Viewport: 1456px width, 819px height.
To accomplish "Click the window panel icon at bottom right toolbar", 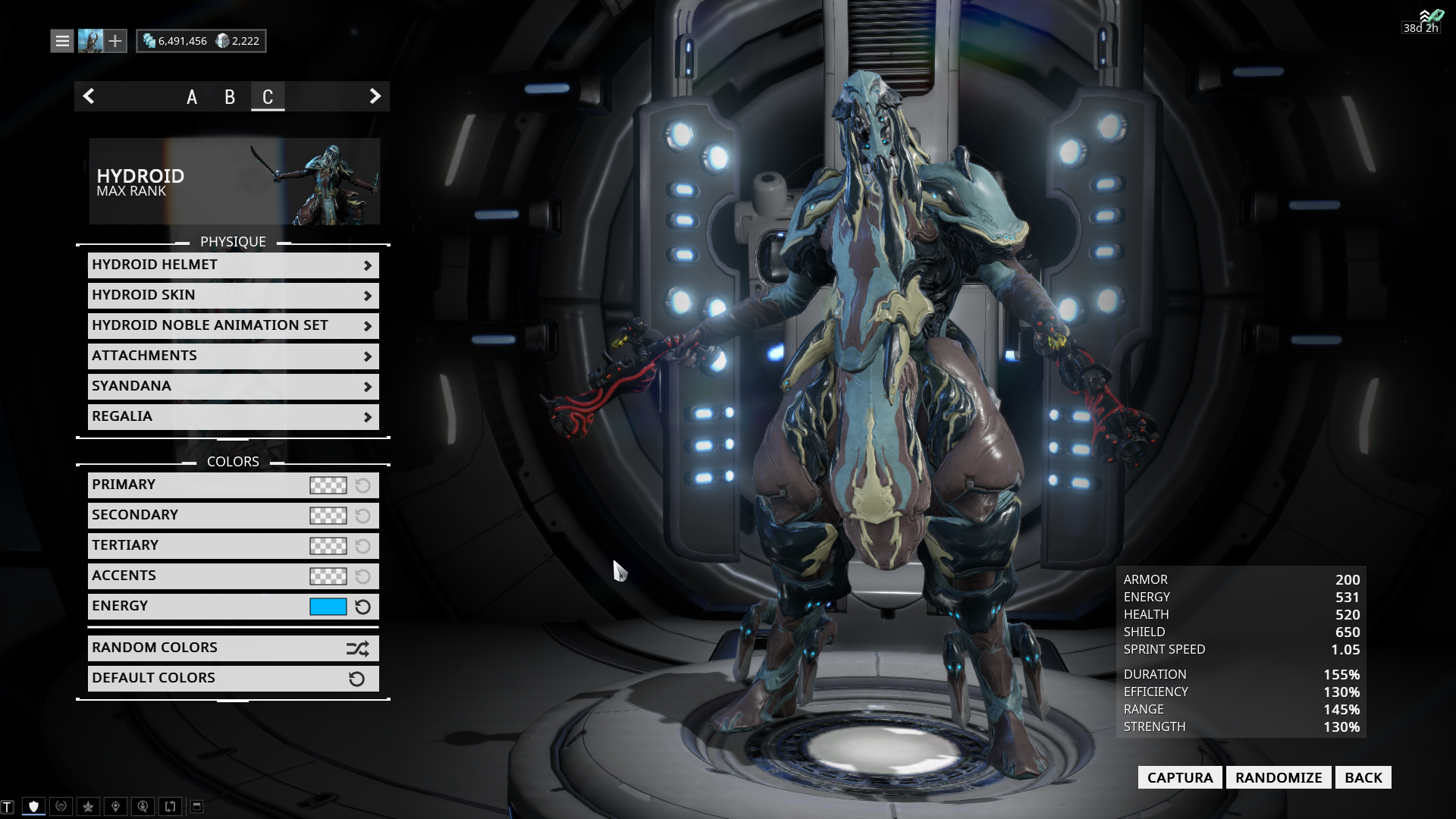I will click(196, 806).
